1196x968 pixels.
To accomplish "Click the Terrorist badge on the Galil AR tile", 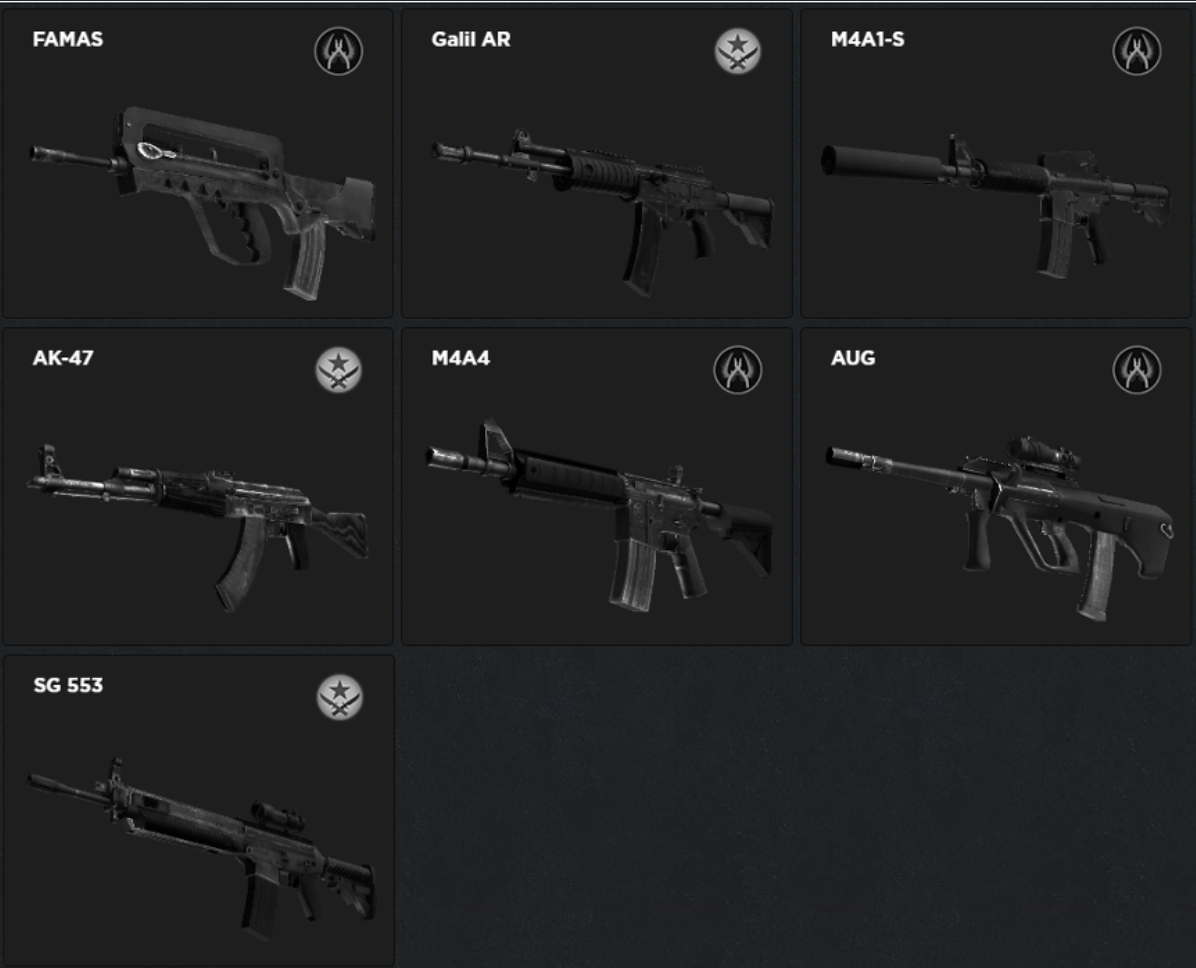I will [738, 51].
